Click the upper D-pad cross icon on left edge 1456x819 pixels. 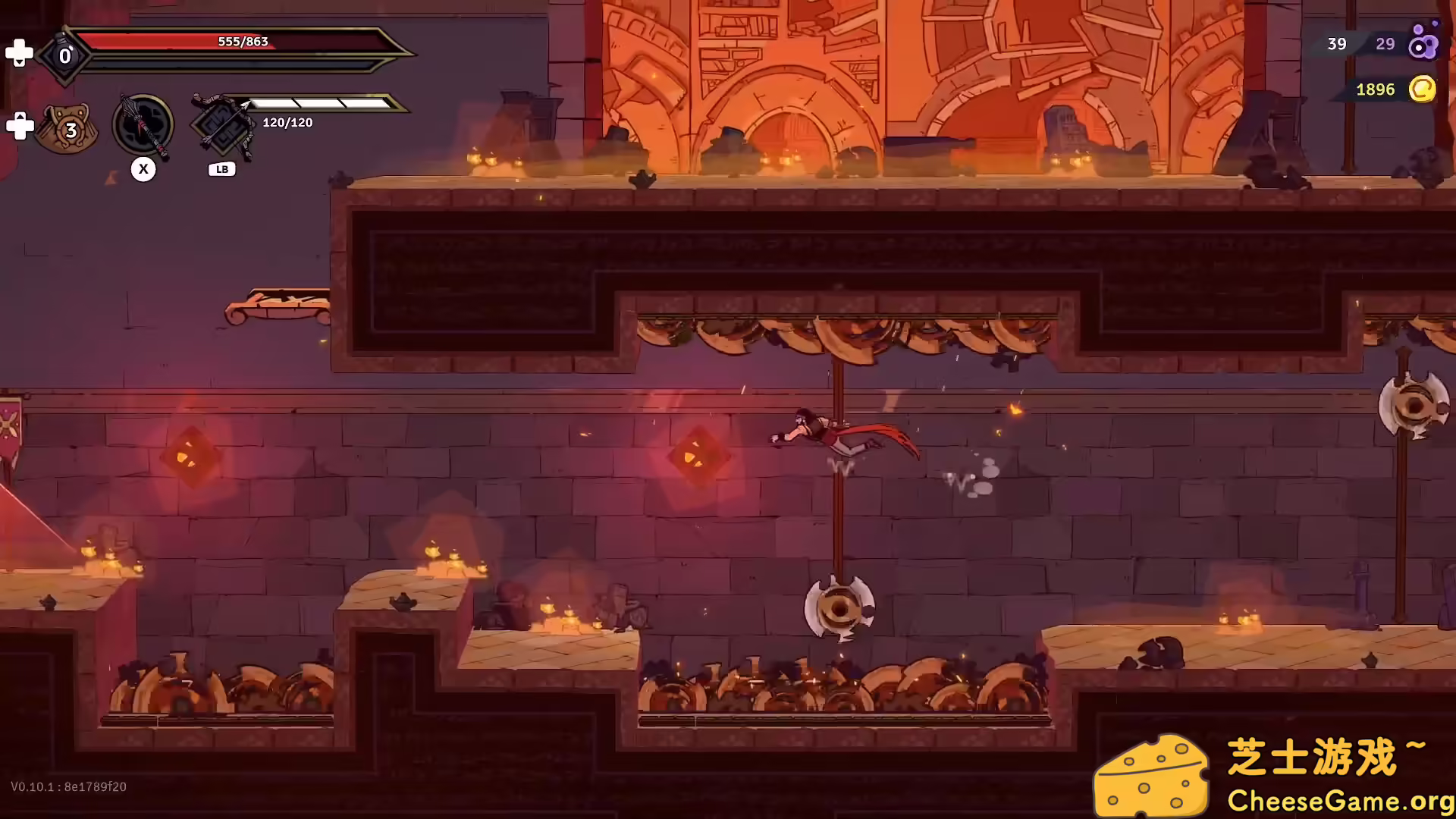coord(20,52)
